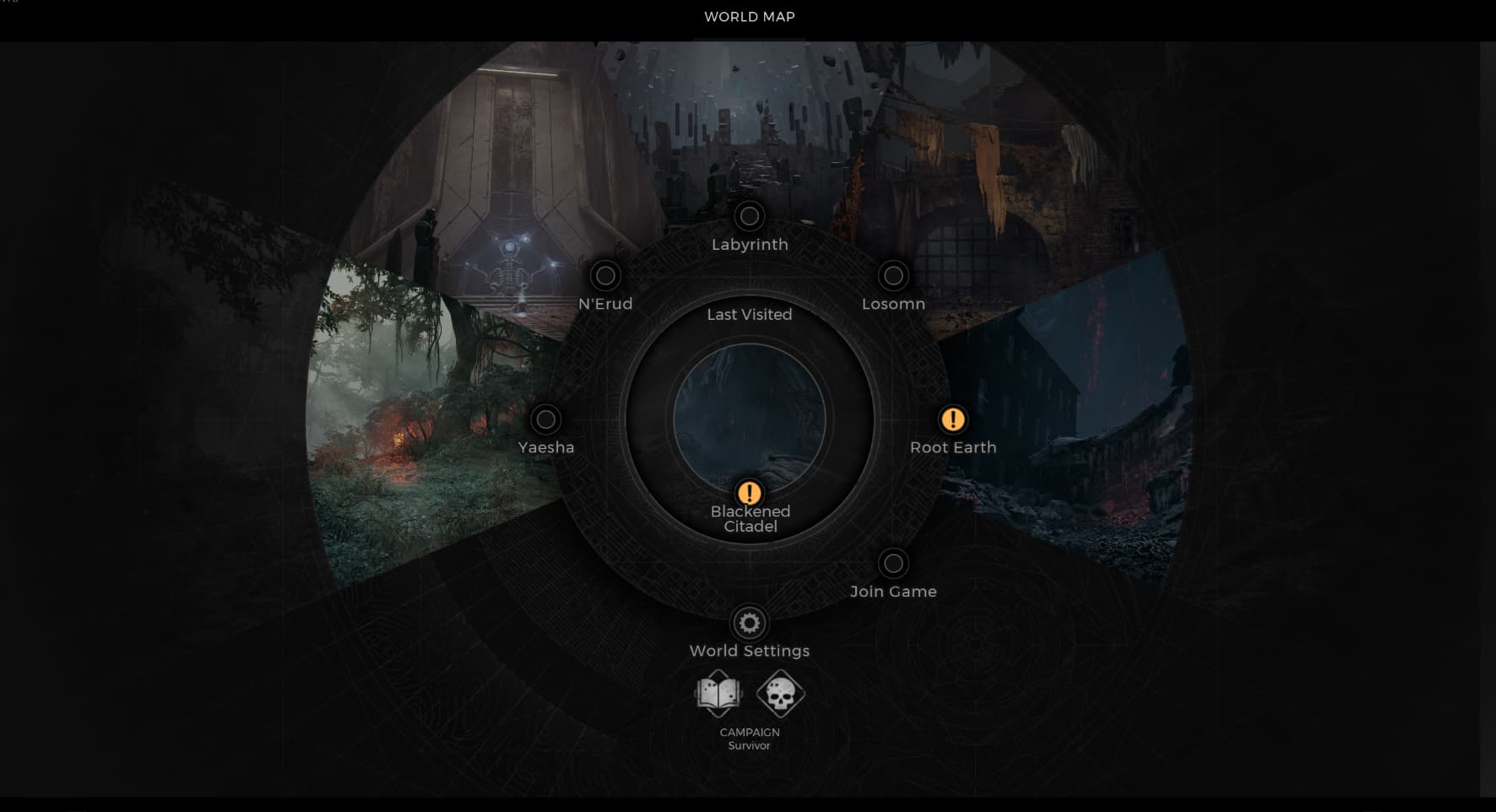Select the Blackened Citadel label
The image size is (1496, 812).
click(750, 518)
